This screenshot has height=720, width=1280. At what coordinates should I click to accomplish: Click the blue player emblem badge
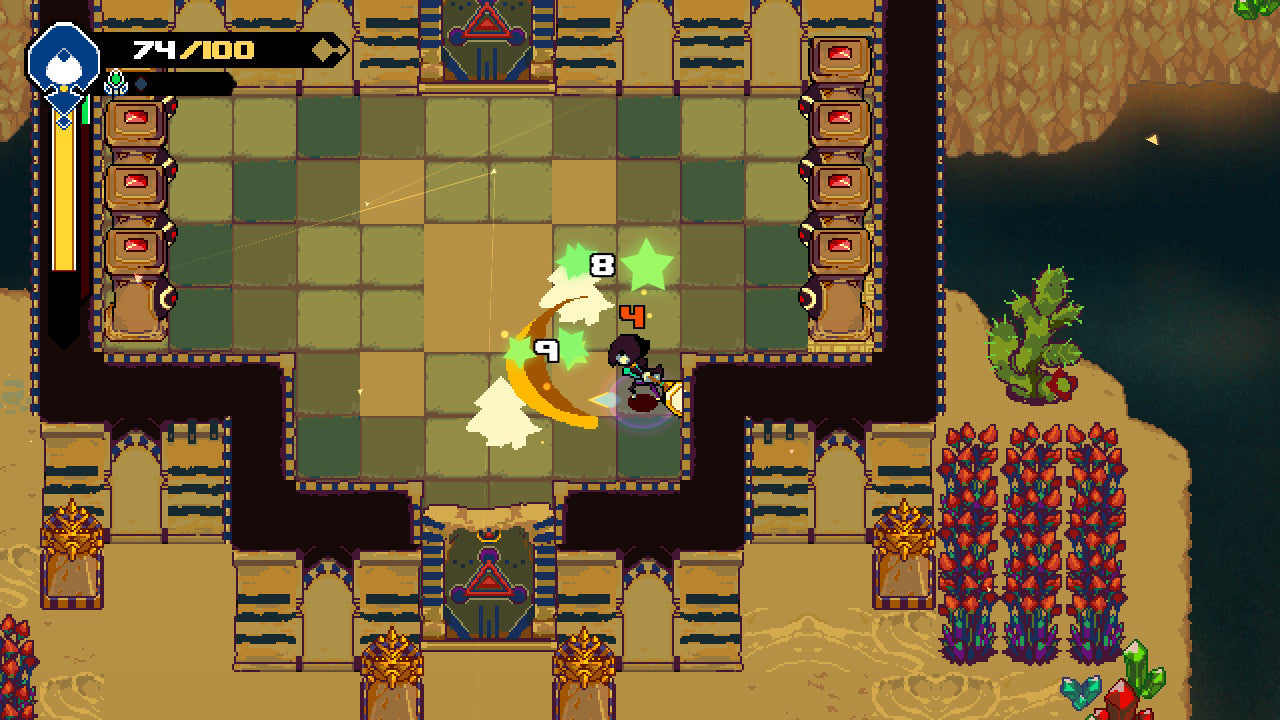[x=63, y=60]
